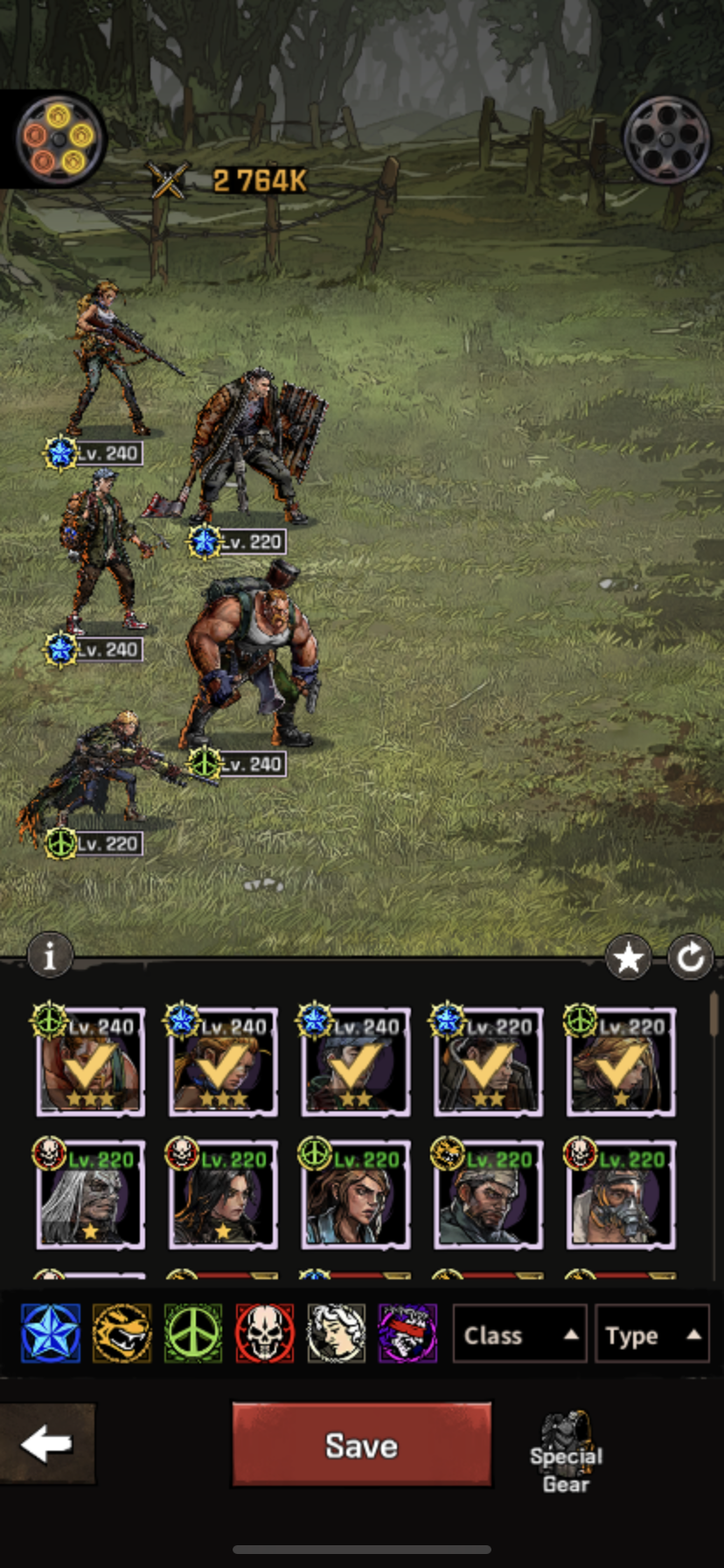Screen dimensions: 724x1568
Task: Go back using the arrow button
Action: click(47, 1444)
